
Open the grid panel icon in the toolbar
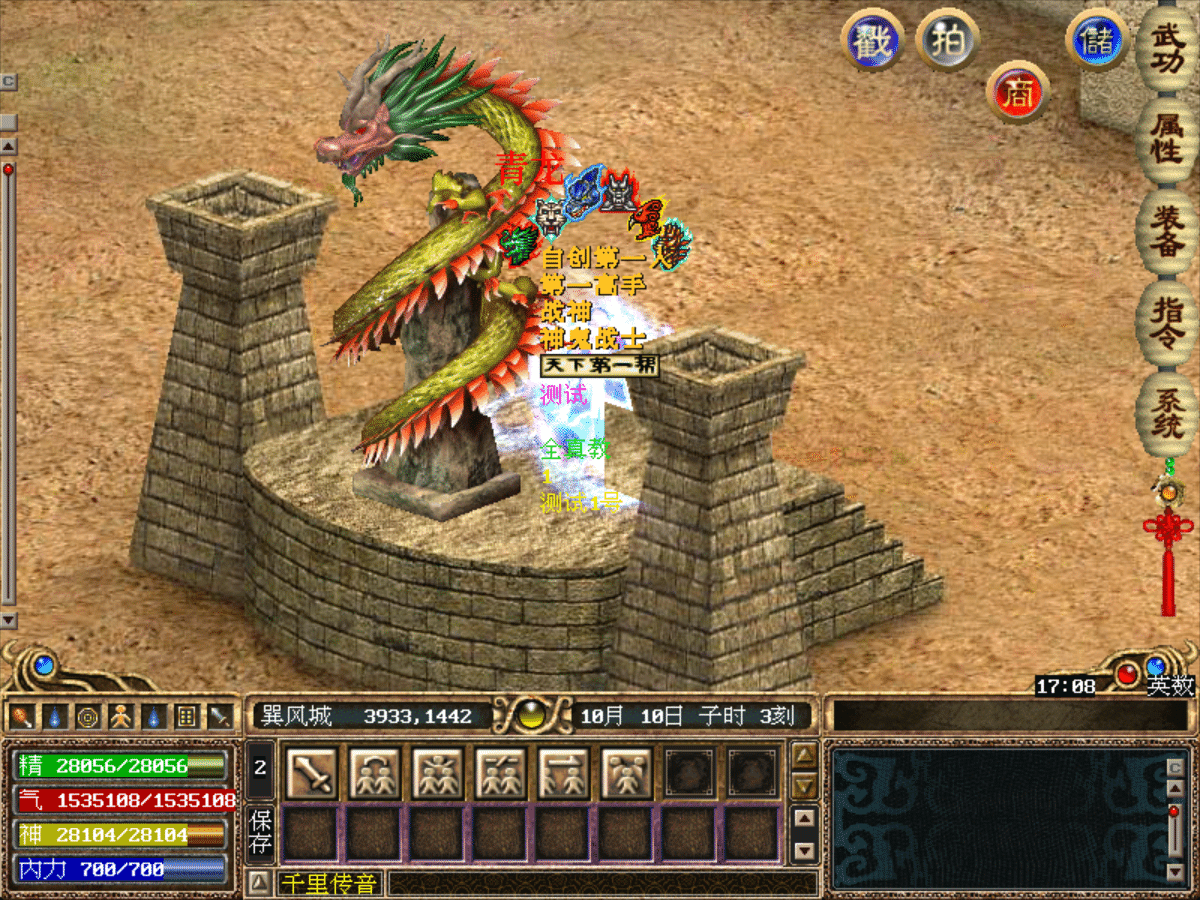[x=185, y=716]
